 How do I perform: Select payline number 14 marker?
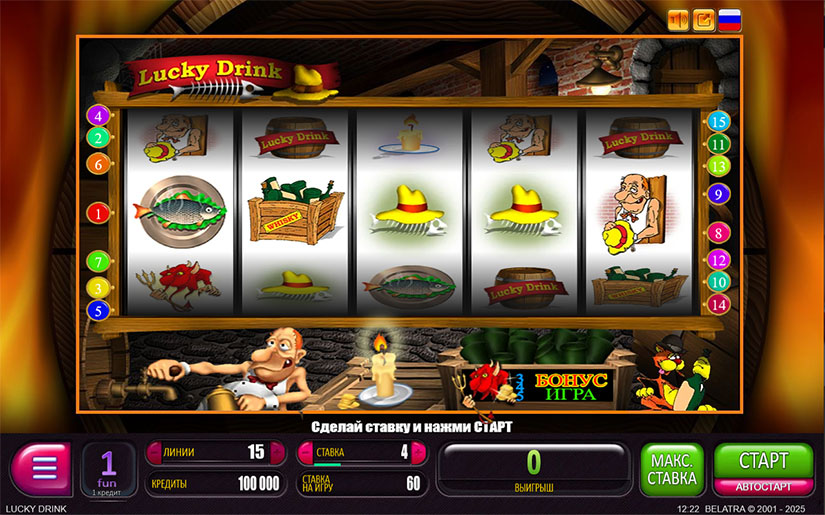tap(718, 303)
